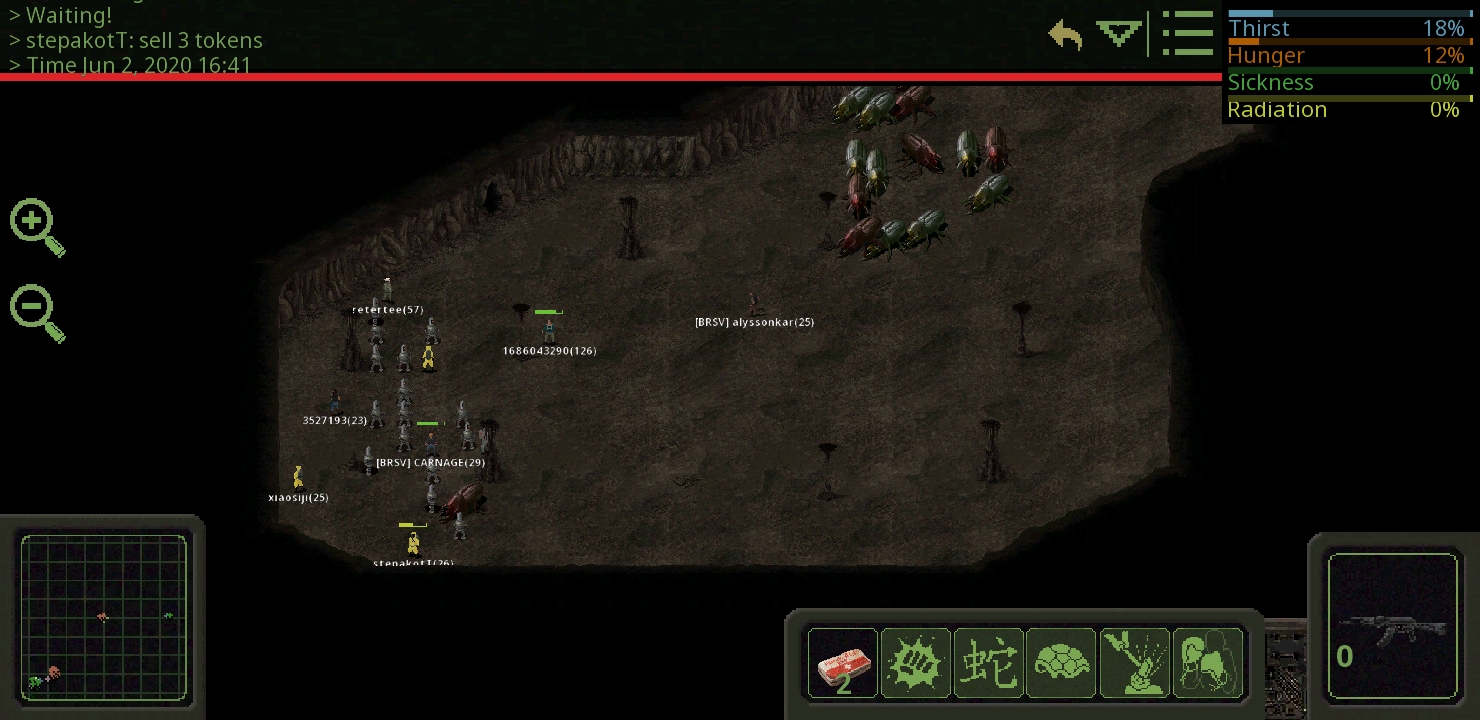
Task: Select the first aid kit hotbar slot
Action: (842, 662)
